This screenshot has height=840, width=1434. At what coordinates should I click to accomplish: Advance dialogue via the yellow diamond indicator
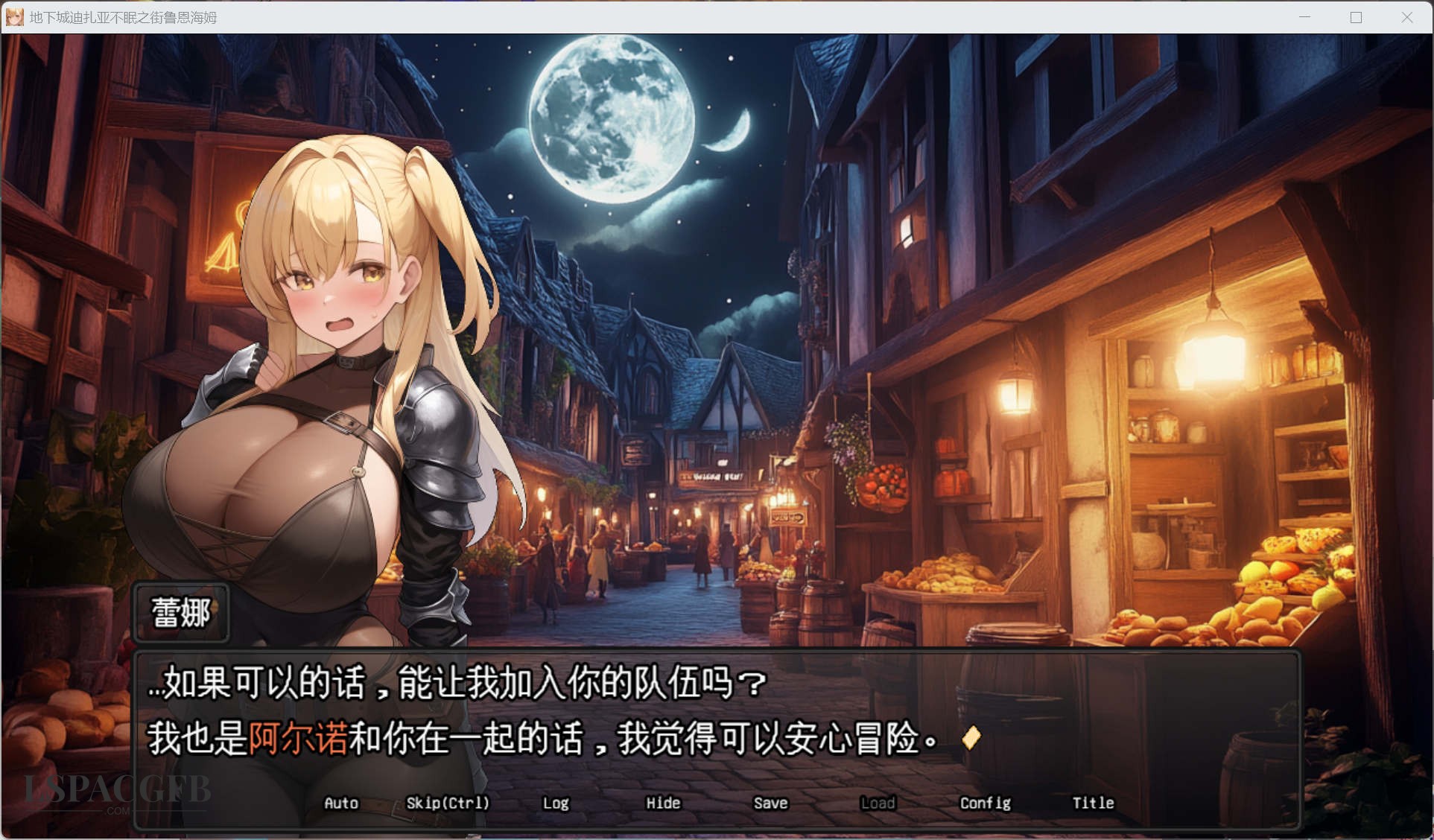pyautogui.click(x=971, y=737)
